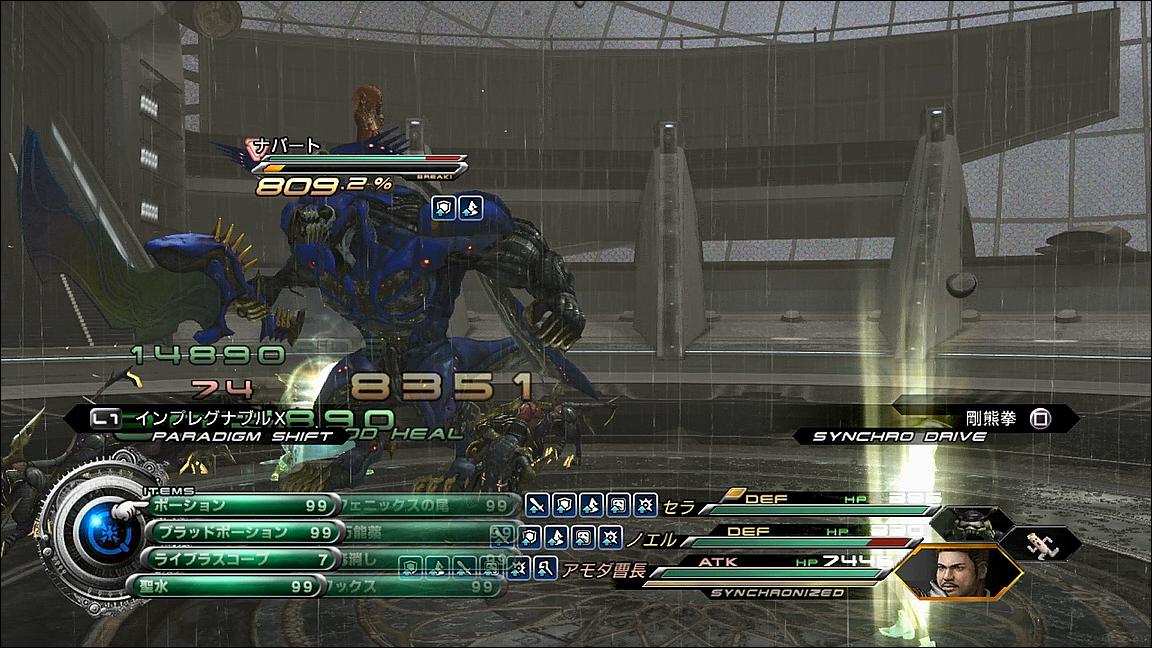Select party member セラ's name
Screen dimensions: 1152x648
click(x=679, y=507)
